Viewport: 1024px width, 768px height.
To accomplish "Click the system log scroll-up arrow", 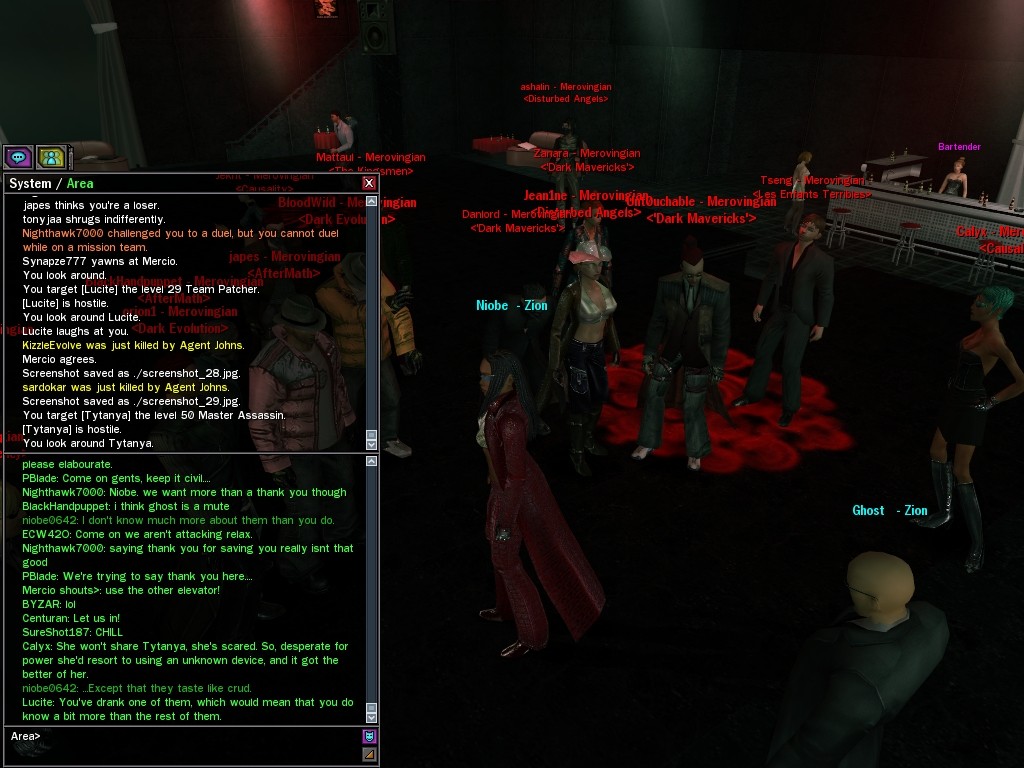I will tap(372, 201).
